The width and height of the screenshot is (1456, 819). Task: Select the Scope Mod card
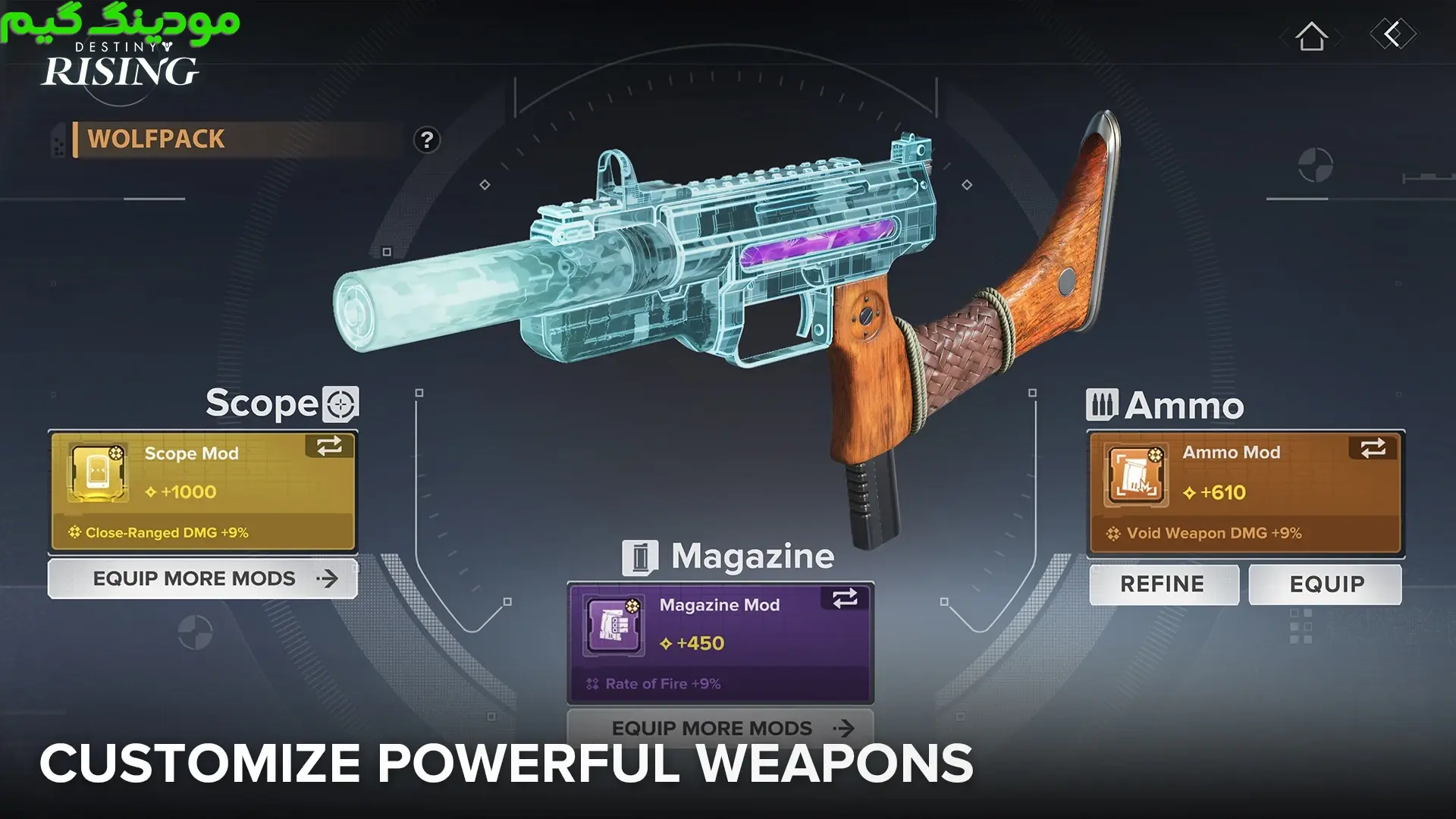(202, 491)
